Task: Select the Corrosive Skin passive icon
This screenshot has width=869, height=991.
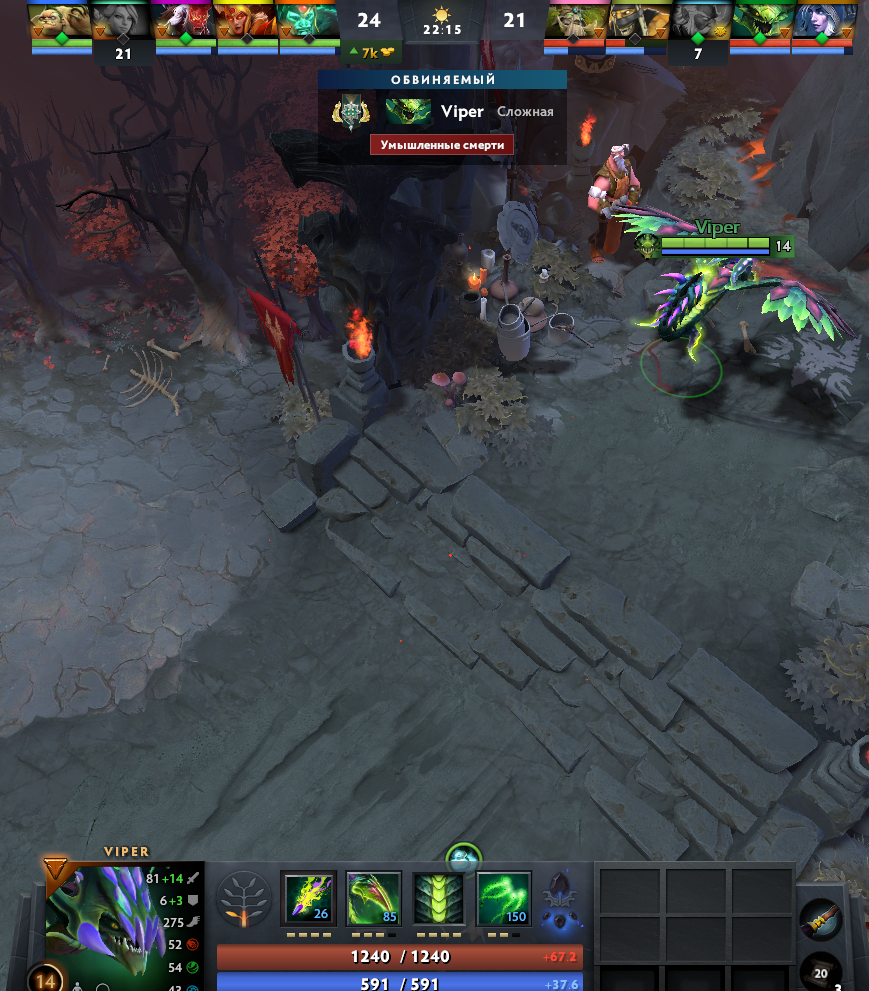Action: 438,897
